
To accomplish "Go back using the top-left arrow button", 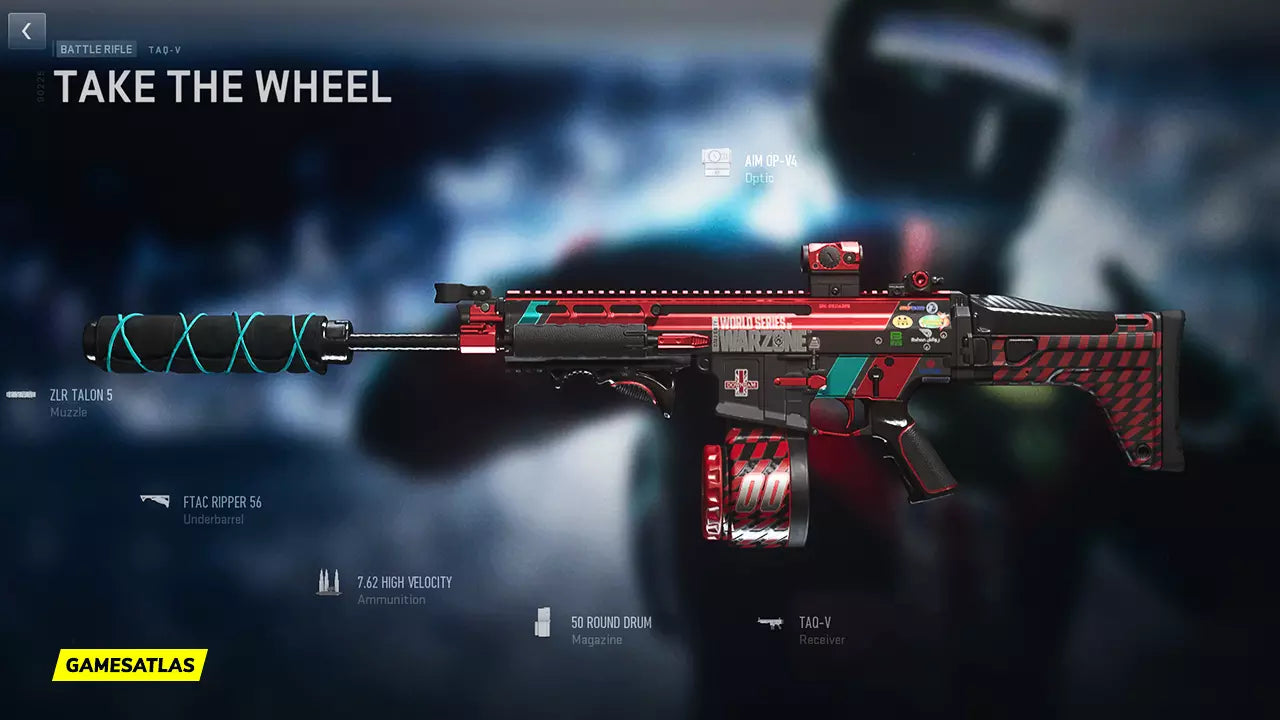I will [27, 31].
